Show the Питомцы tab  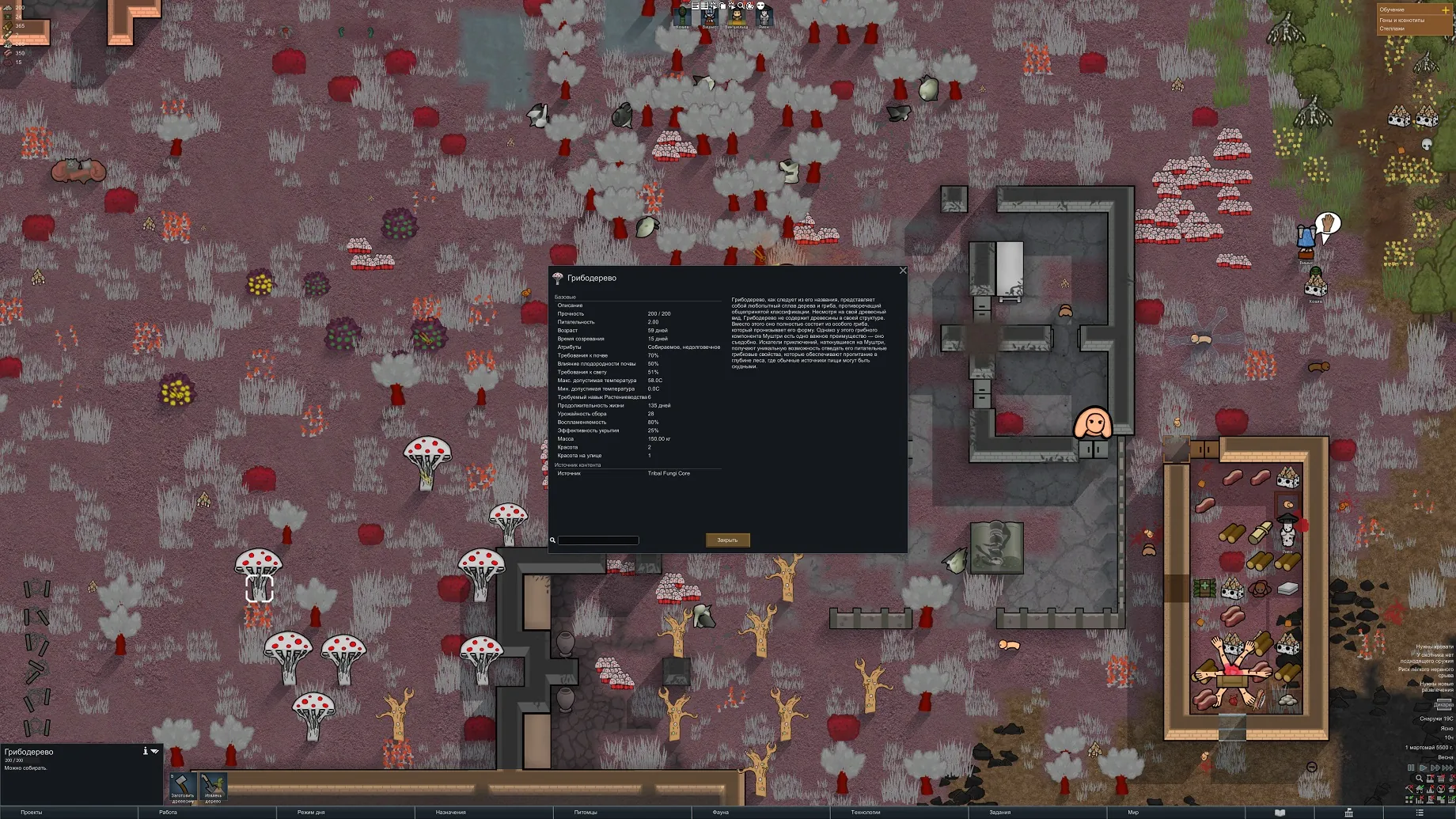point(586,813)
